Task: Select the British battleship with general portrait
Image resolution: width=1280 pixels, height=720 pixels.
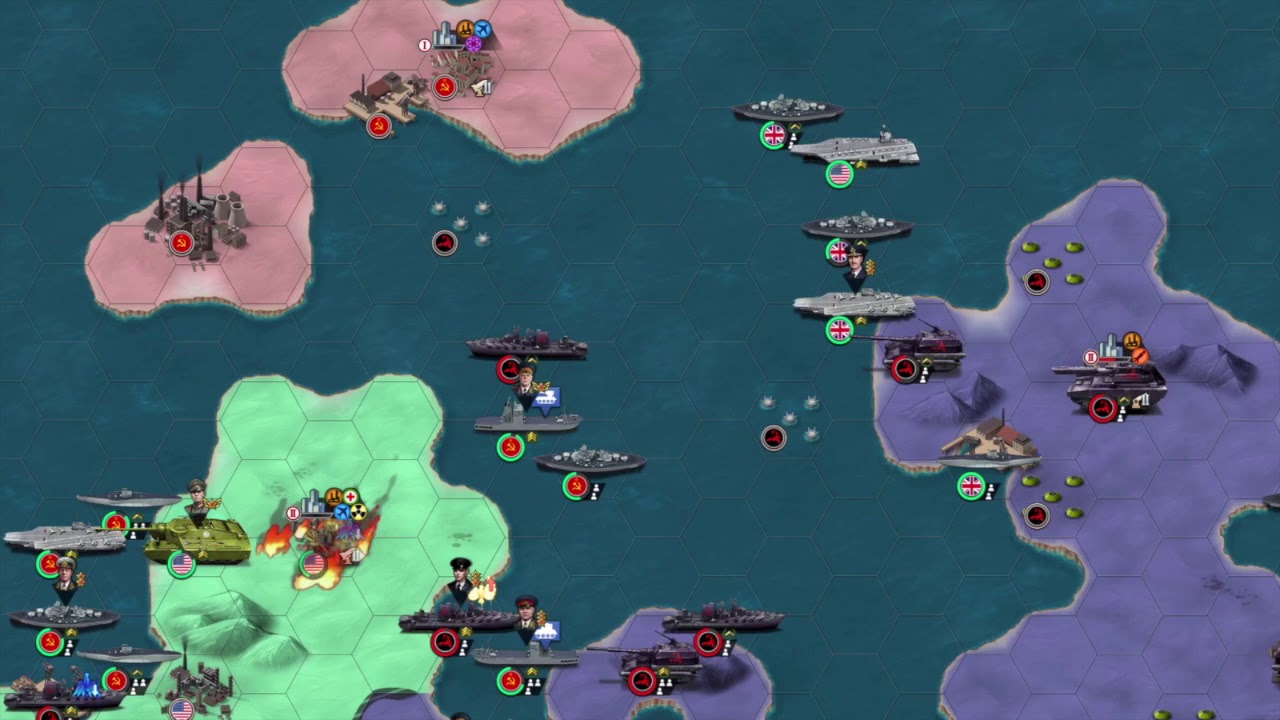Action: click(x=857, y=228)
